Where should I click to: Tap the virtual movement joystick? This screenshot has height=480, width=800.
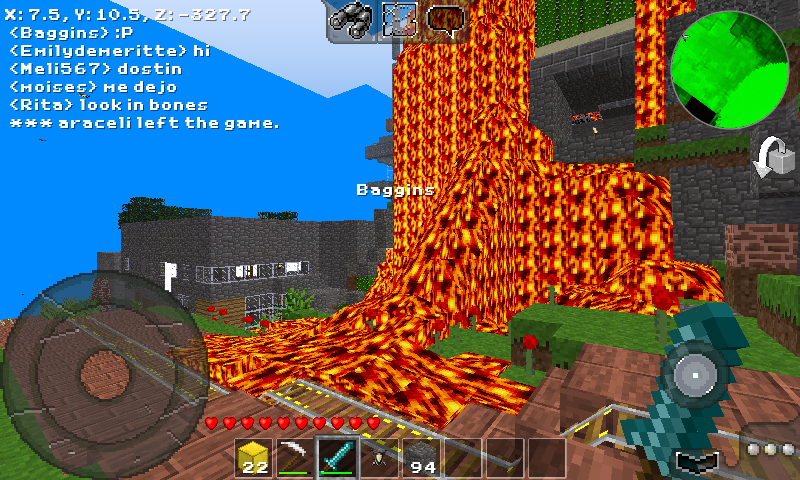click(x=98, y=365)
